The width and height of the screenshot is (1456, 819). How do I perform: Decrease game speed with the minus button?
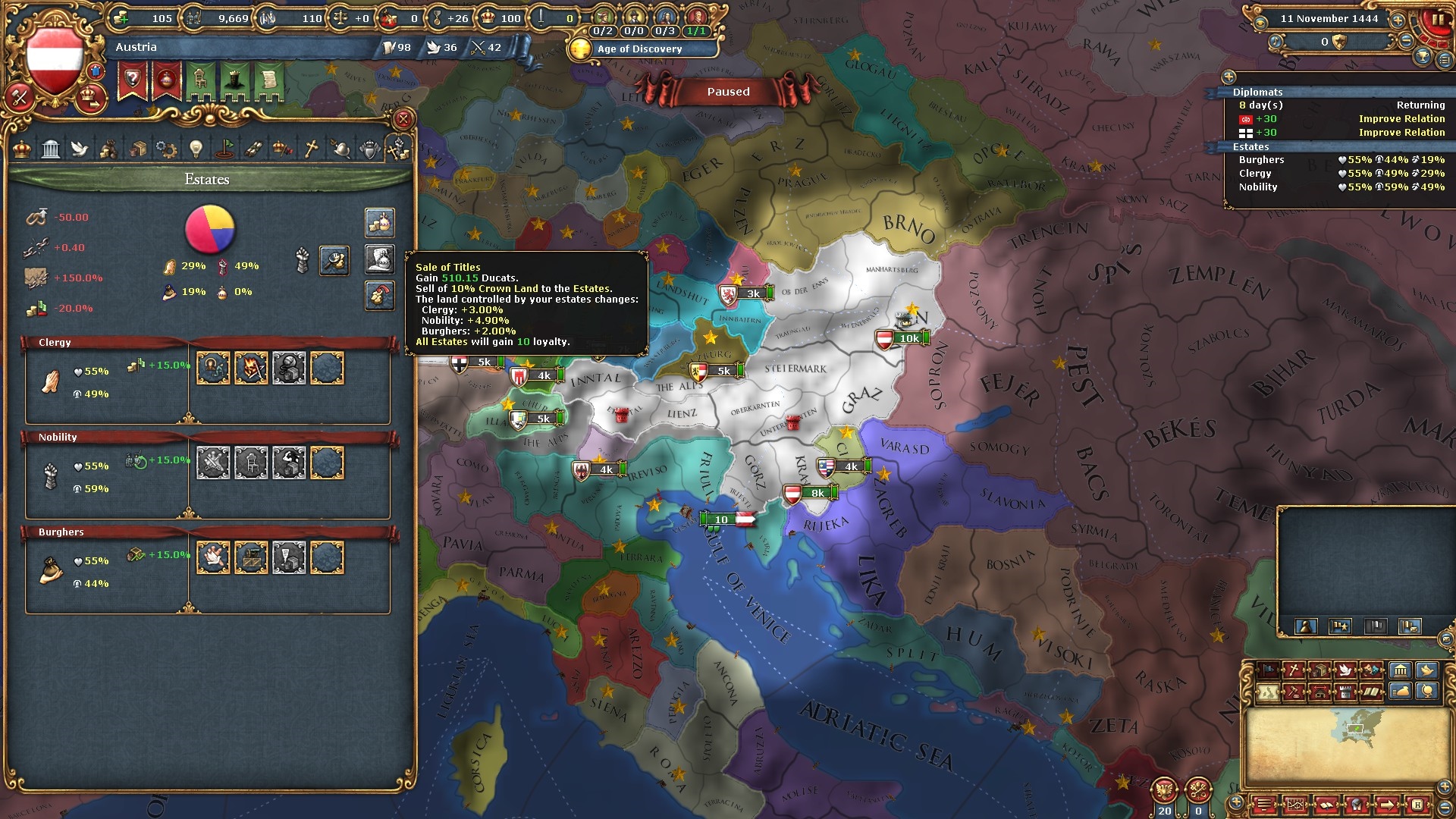(1407, 42)
